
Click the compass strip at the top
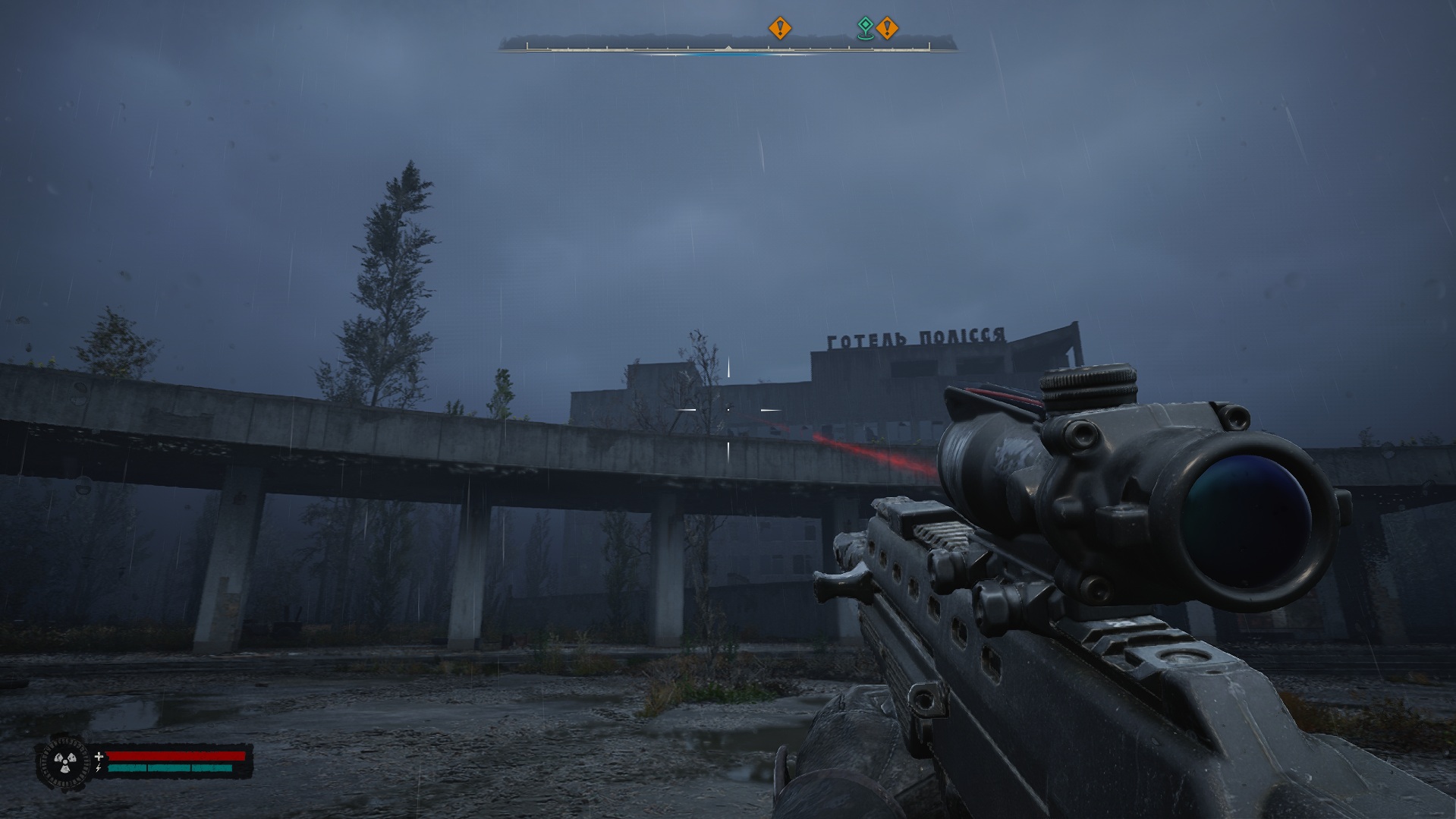pos(727,47)
